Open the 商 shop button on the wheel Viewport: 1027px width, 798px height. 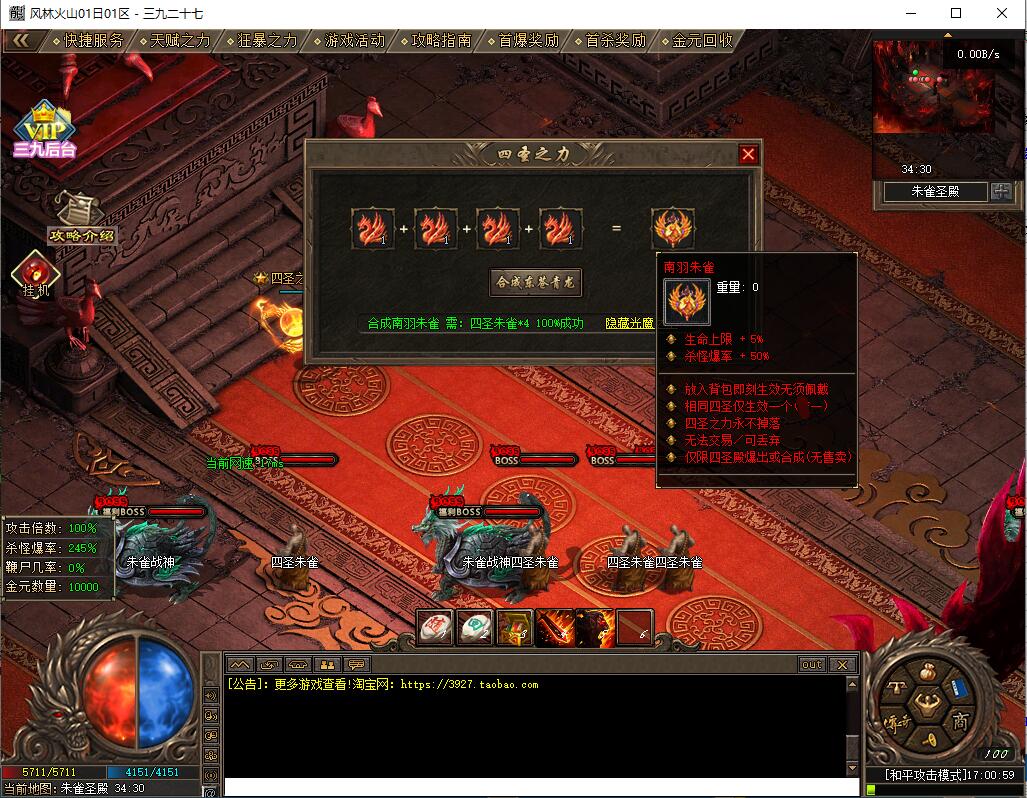pyautogui.click(x=959, y=722)
